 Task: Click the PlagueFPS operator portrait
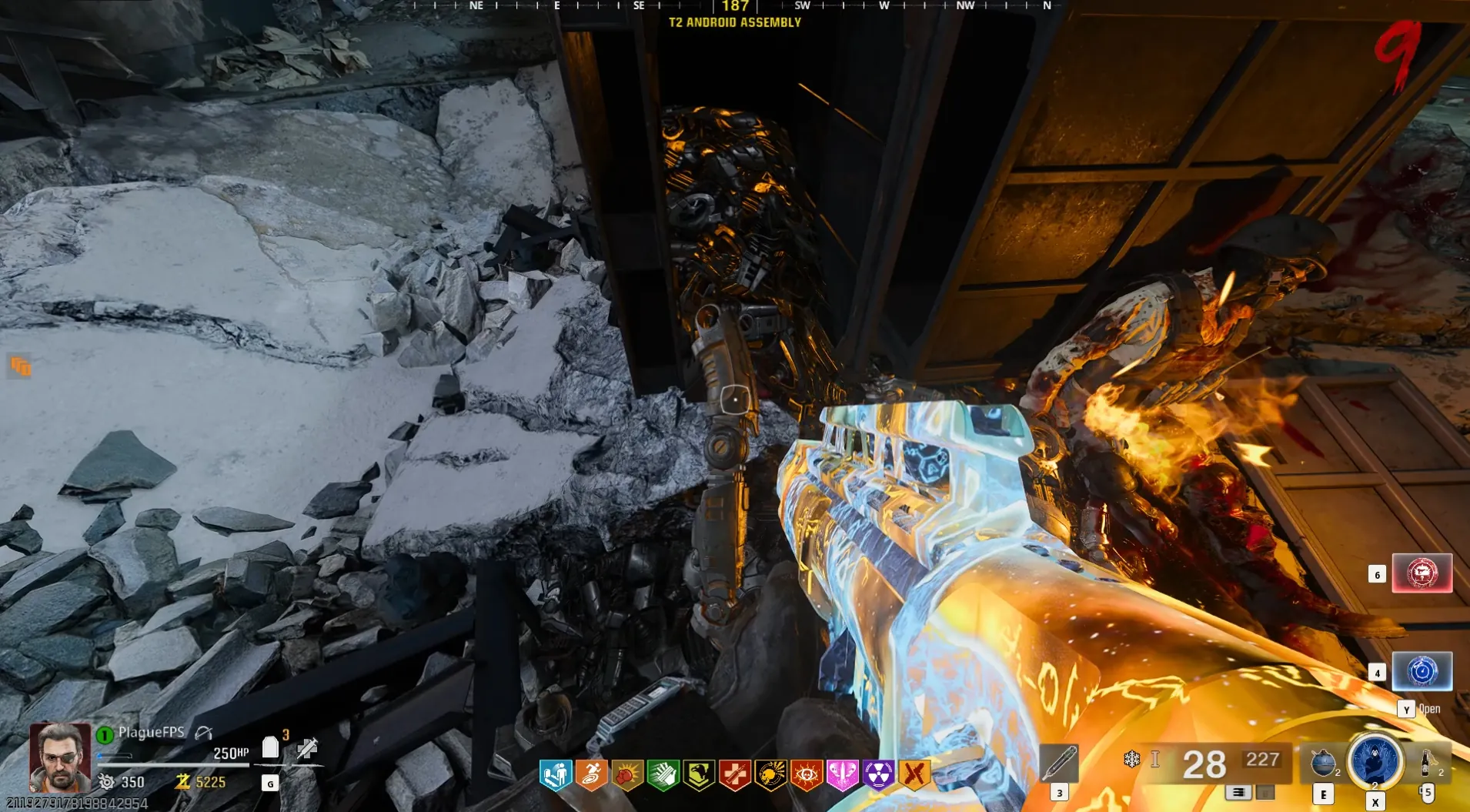tap(60, 757)
